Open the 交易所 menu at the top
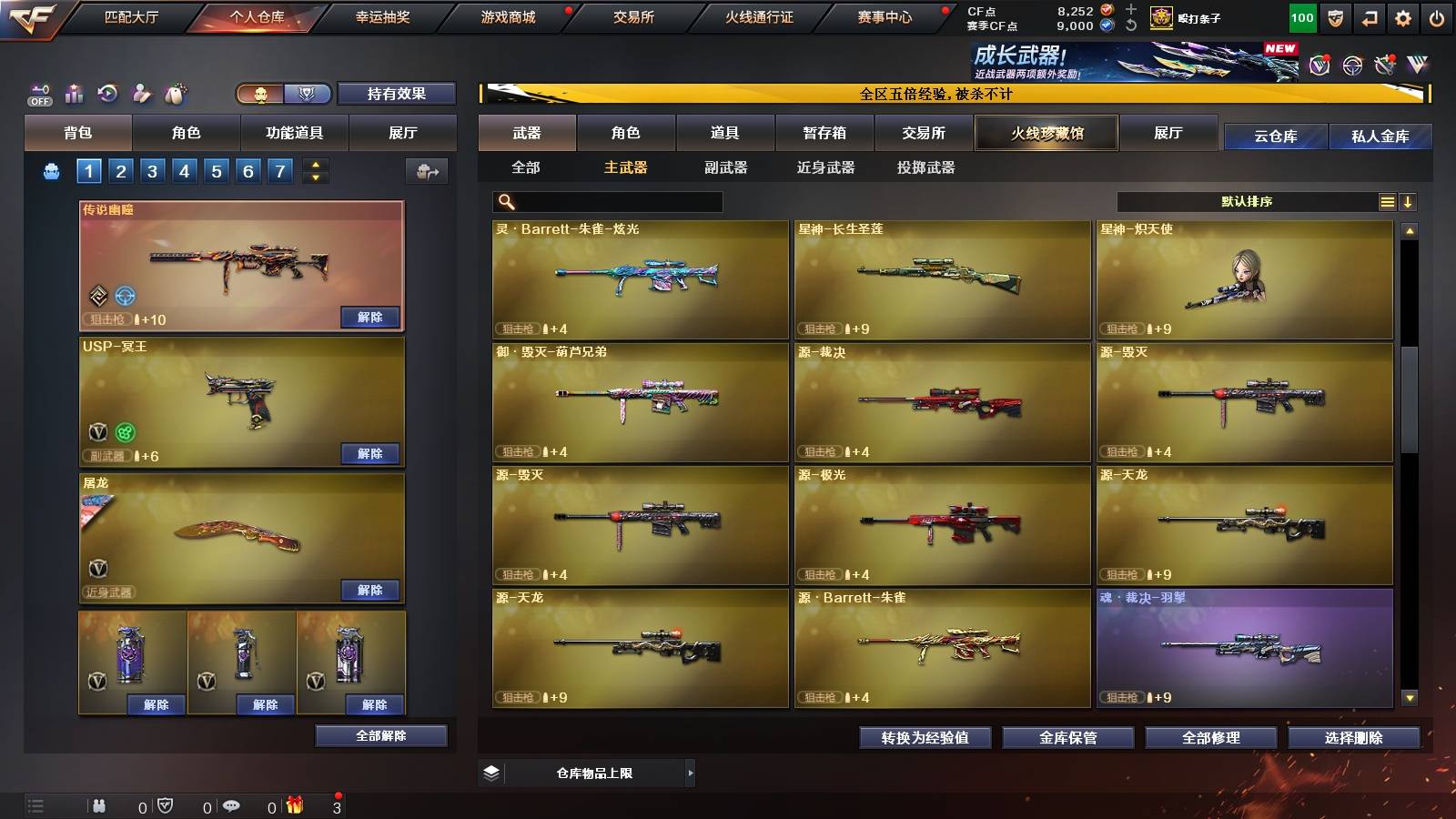The image size is (1456, 819). click(634, 16)
